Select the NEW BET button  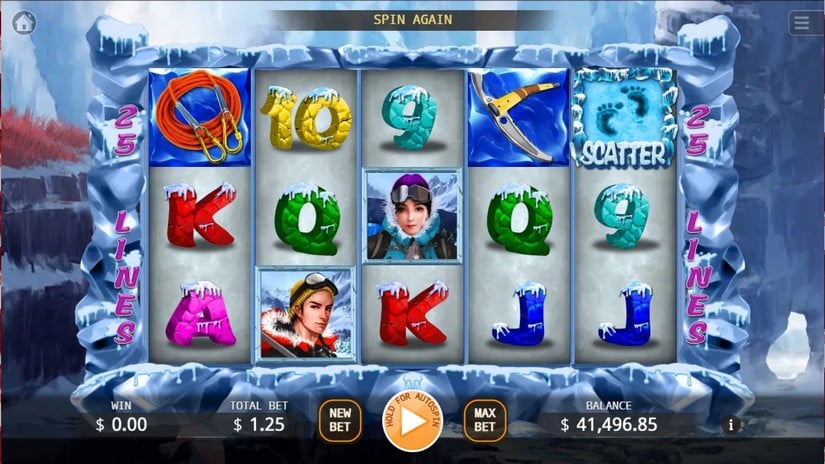tap(340, 420)
